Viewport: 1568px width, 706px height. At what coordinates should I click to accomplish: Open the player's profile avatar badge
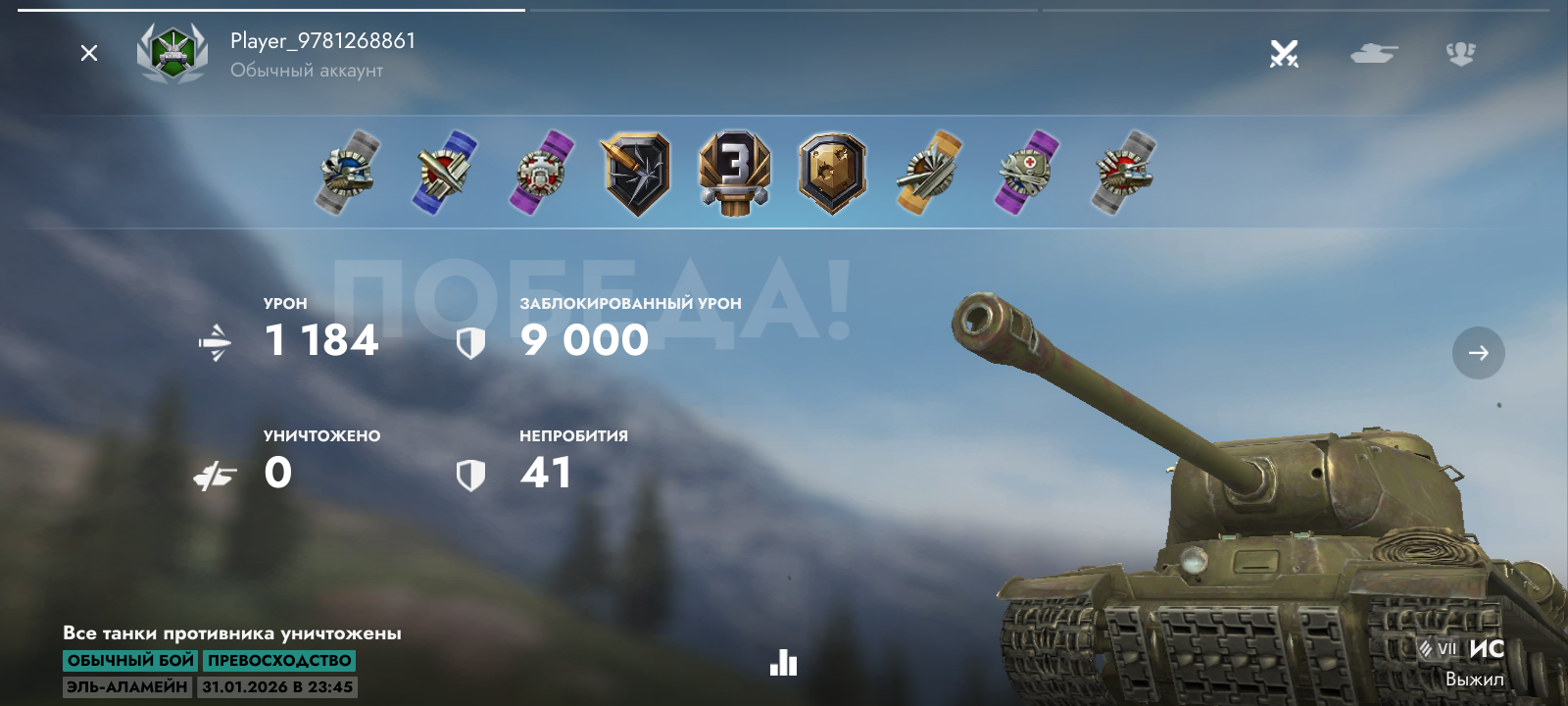coord(172,53)
